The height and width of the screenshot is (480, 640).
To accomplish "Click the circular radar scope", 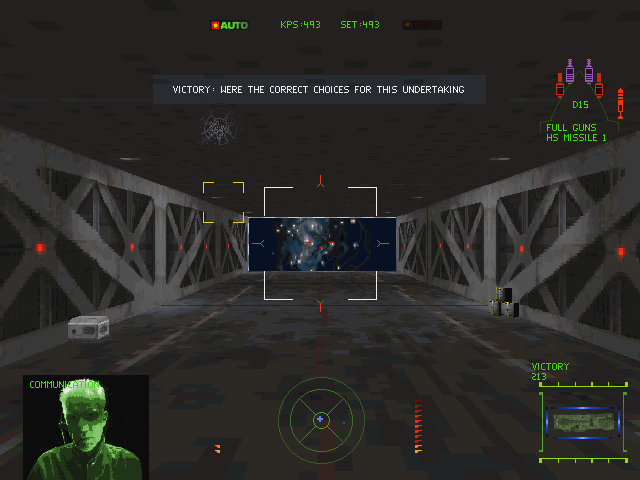I will pyautogui.click(x=320, y=420).
